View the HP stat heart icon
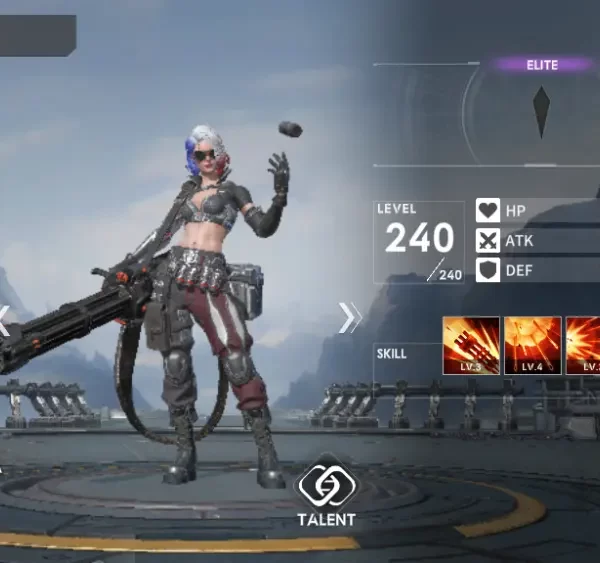 [488, 211]
